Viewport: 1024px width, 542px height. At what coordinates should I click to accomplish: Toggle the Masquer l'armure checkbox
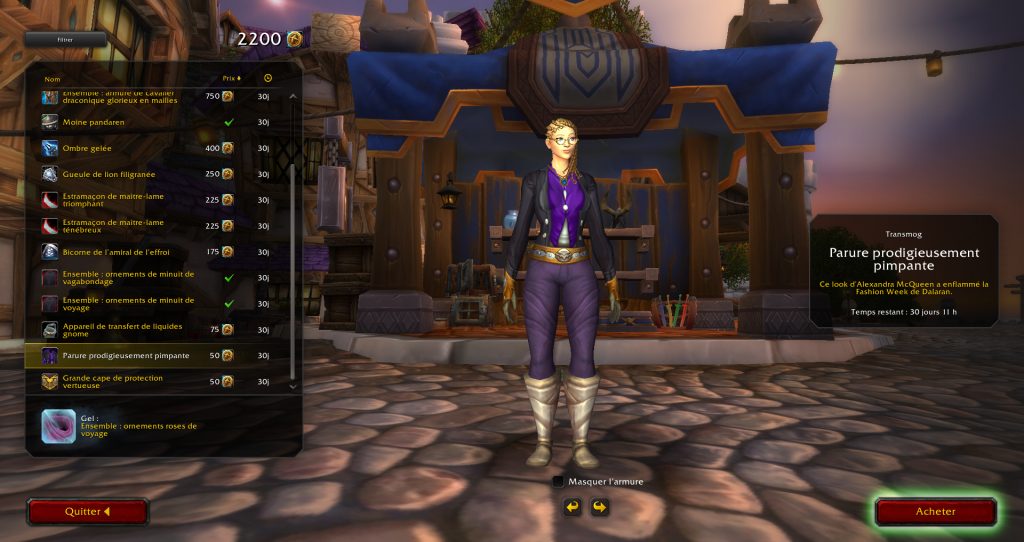[x=558, y=481]
